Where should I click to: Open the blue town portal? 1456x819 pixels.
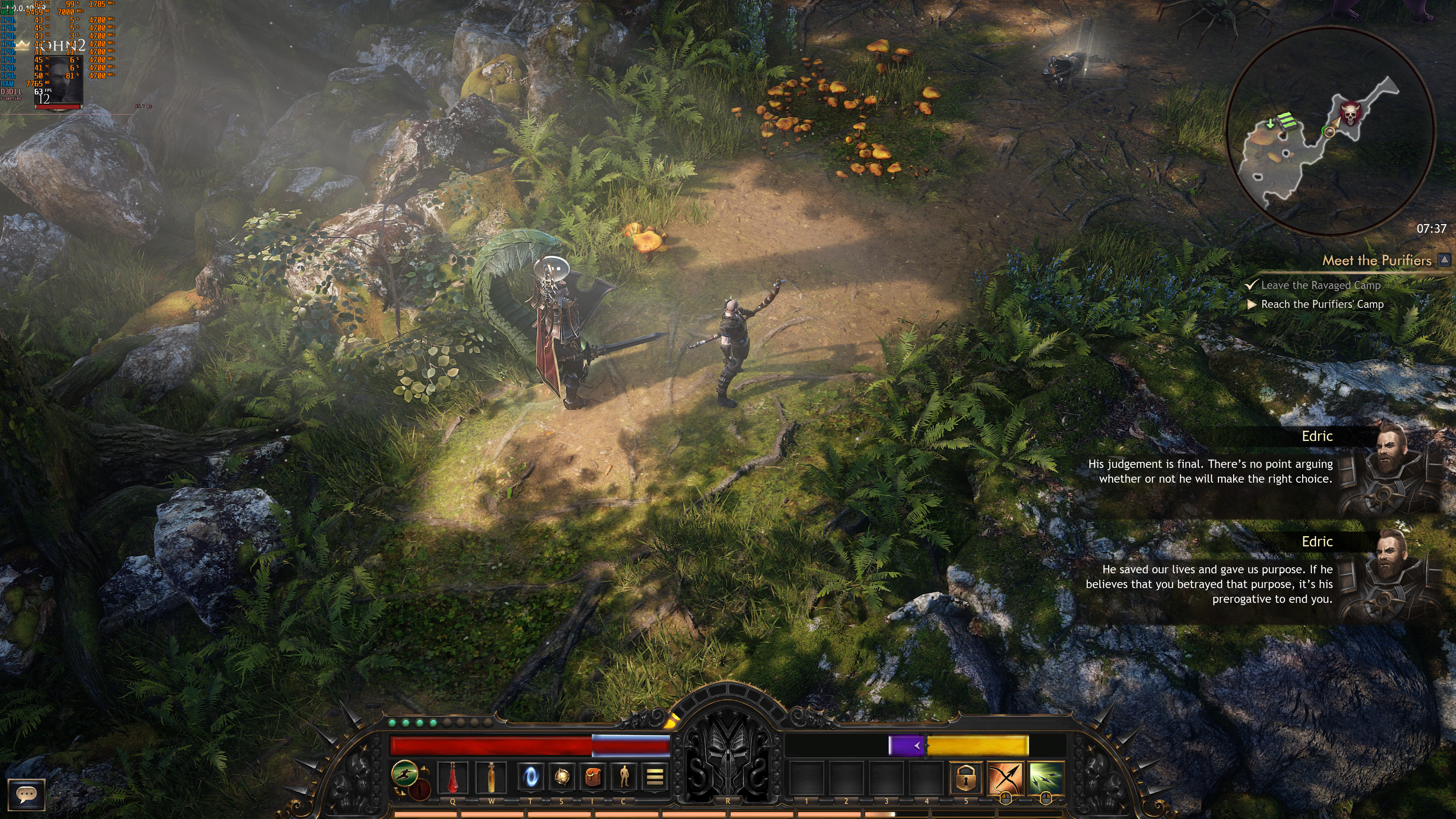pyautogui.click(x=531, y=777)
